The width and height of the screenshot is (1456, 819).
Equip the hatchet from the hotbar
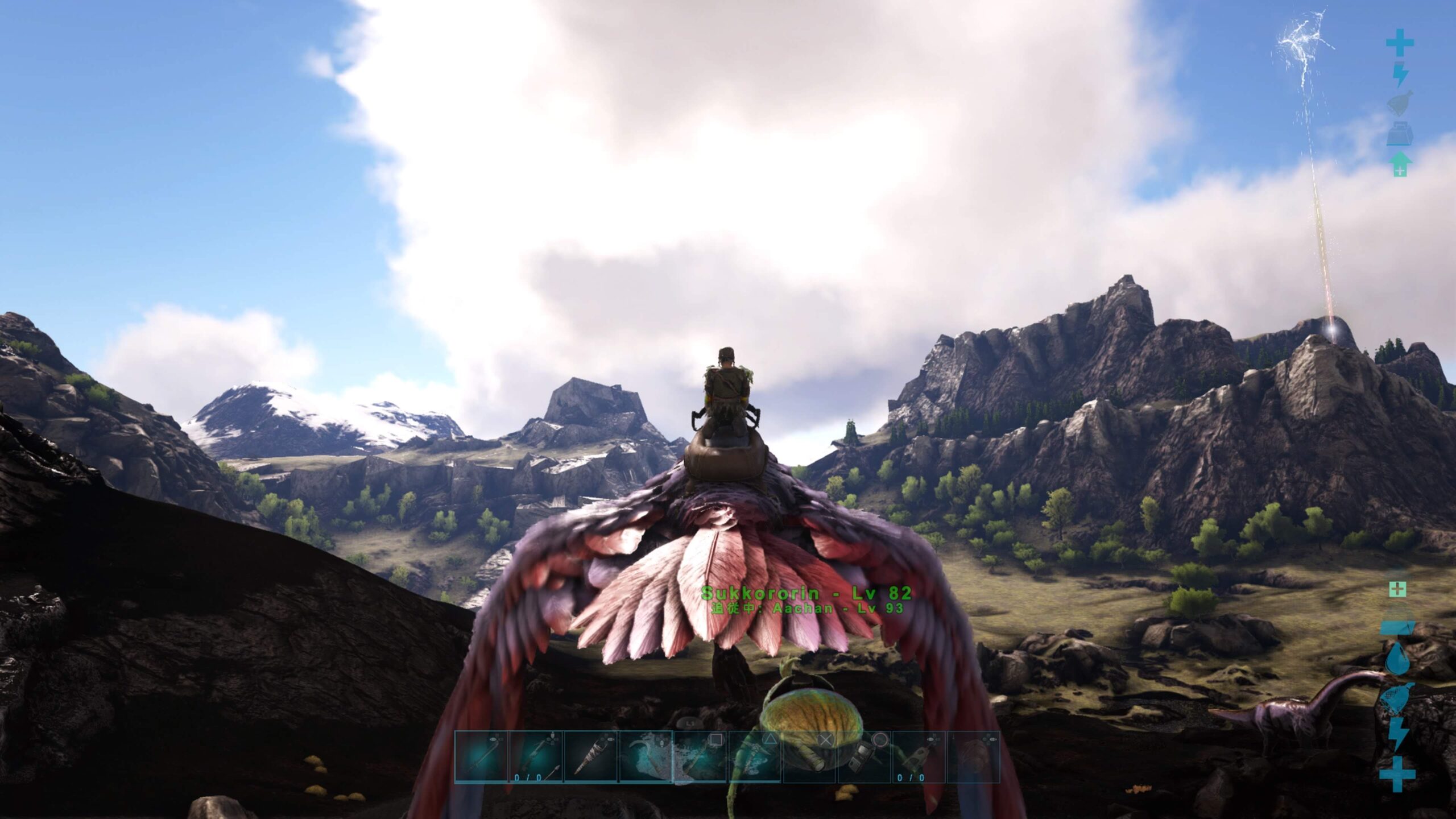pyautogui.click(x=700, y=757)
